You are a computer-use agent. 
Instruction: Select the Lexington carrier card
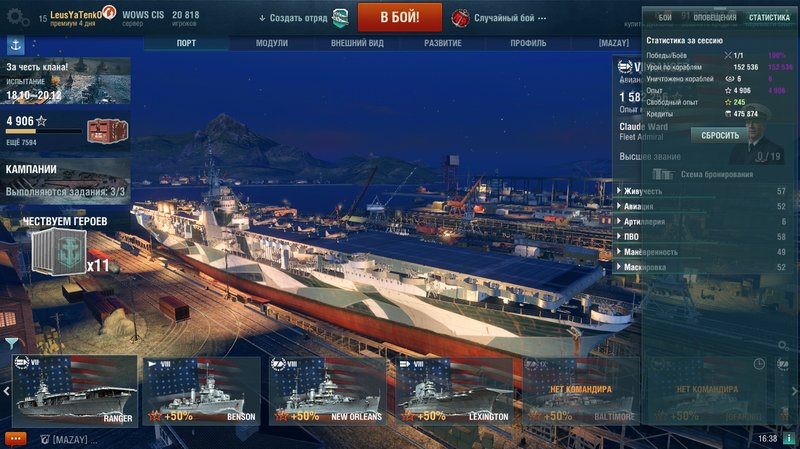point(455,391)
